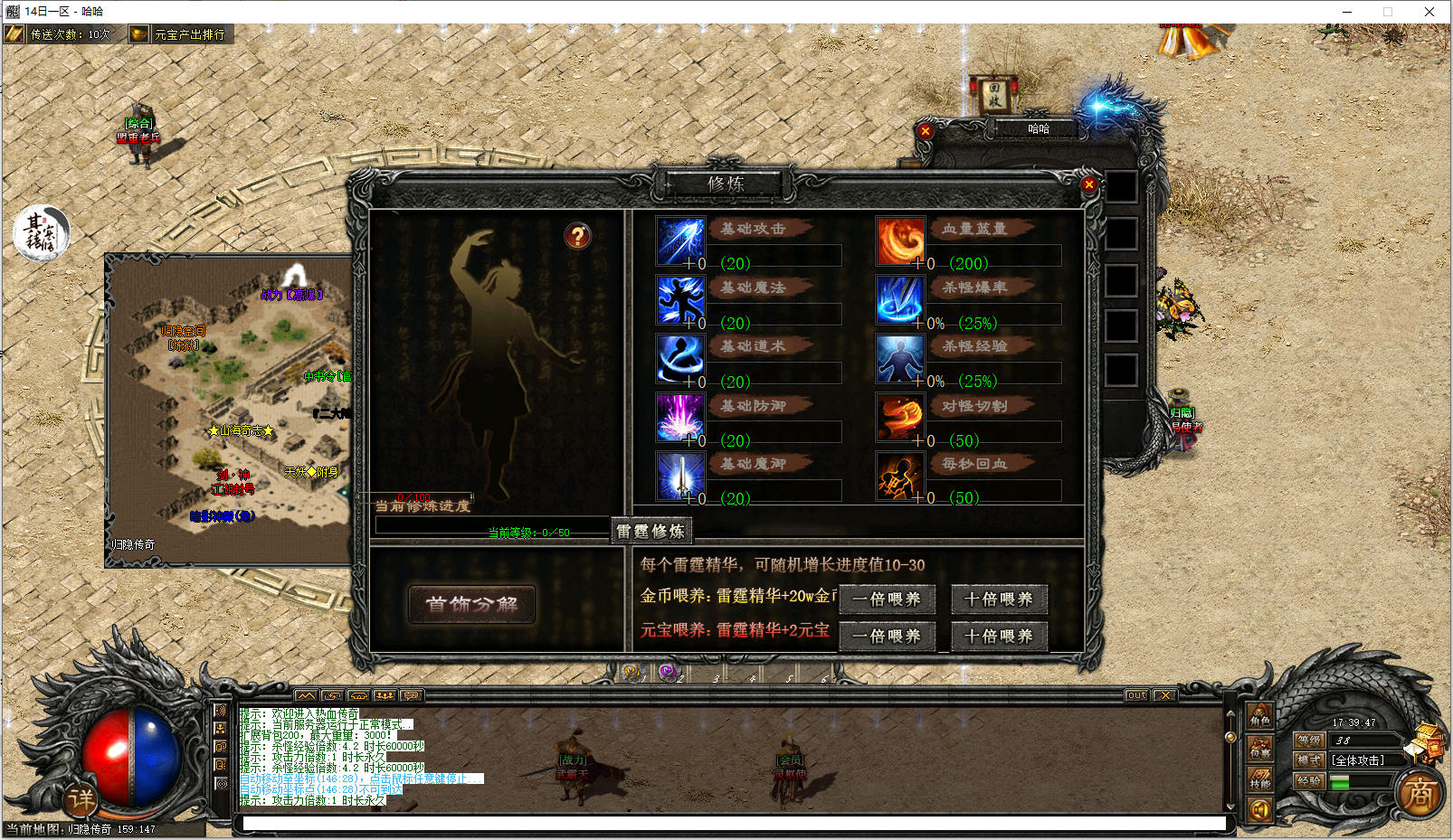Select the 对怪切割 skill icon
The image size is (1453, 840).
[x=900, y=417]
